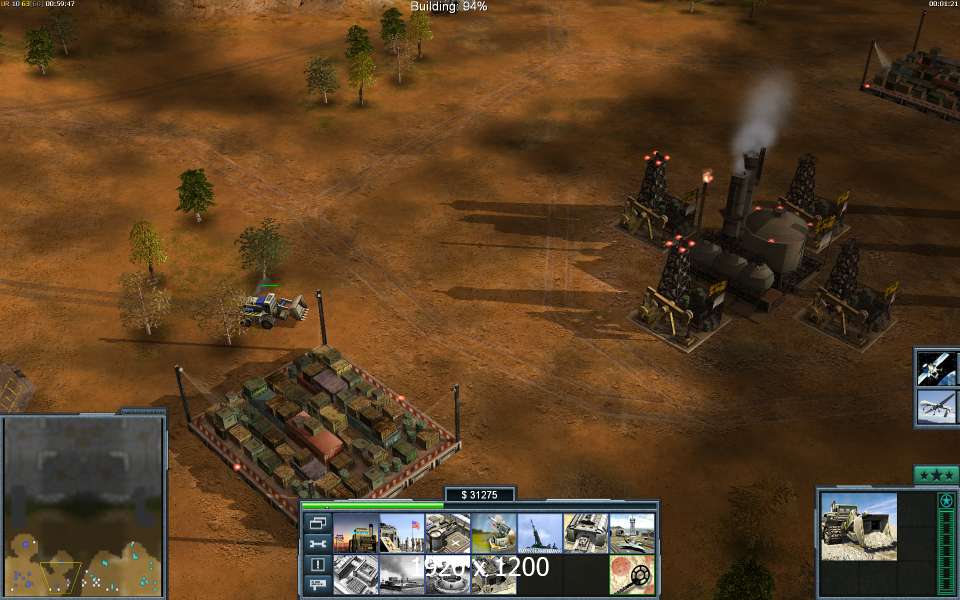The width and height of the screenshot is (960, 600).
Task: Select the Barracks with the American flag
Action: click(401, 533)
